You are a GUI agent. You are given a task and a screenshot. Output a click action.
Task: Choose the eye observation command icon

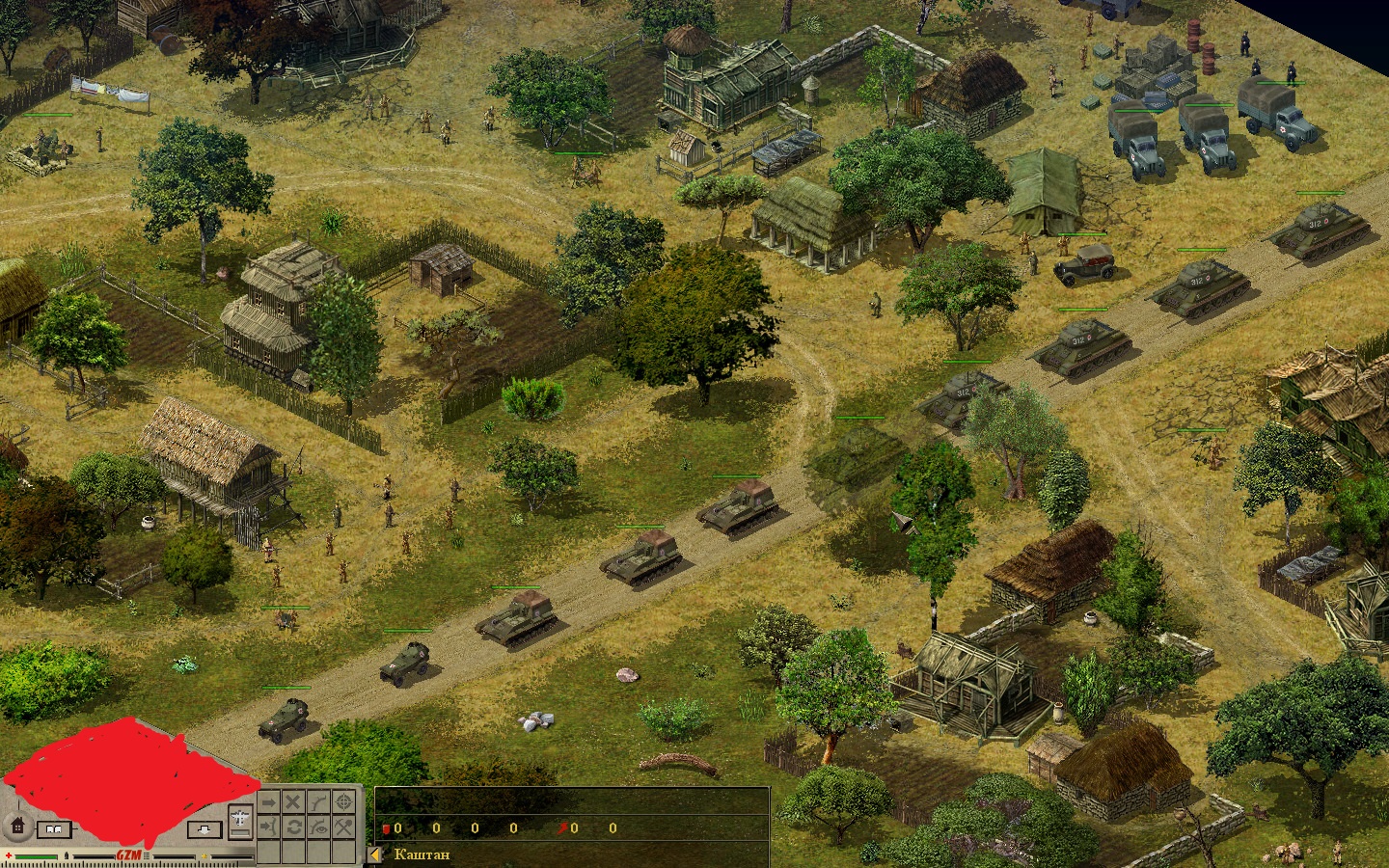coord(318,827)
